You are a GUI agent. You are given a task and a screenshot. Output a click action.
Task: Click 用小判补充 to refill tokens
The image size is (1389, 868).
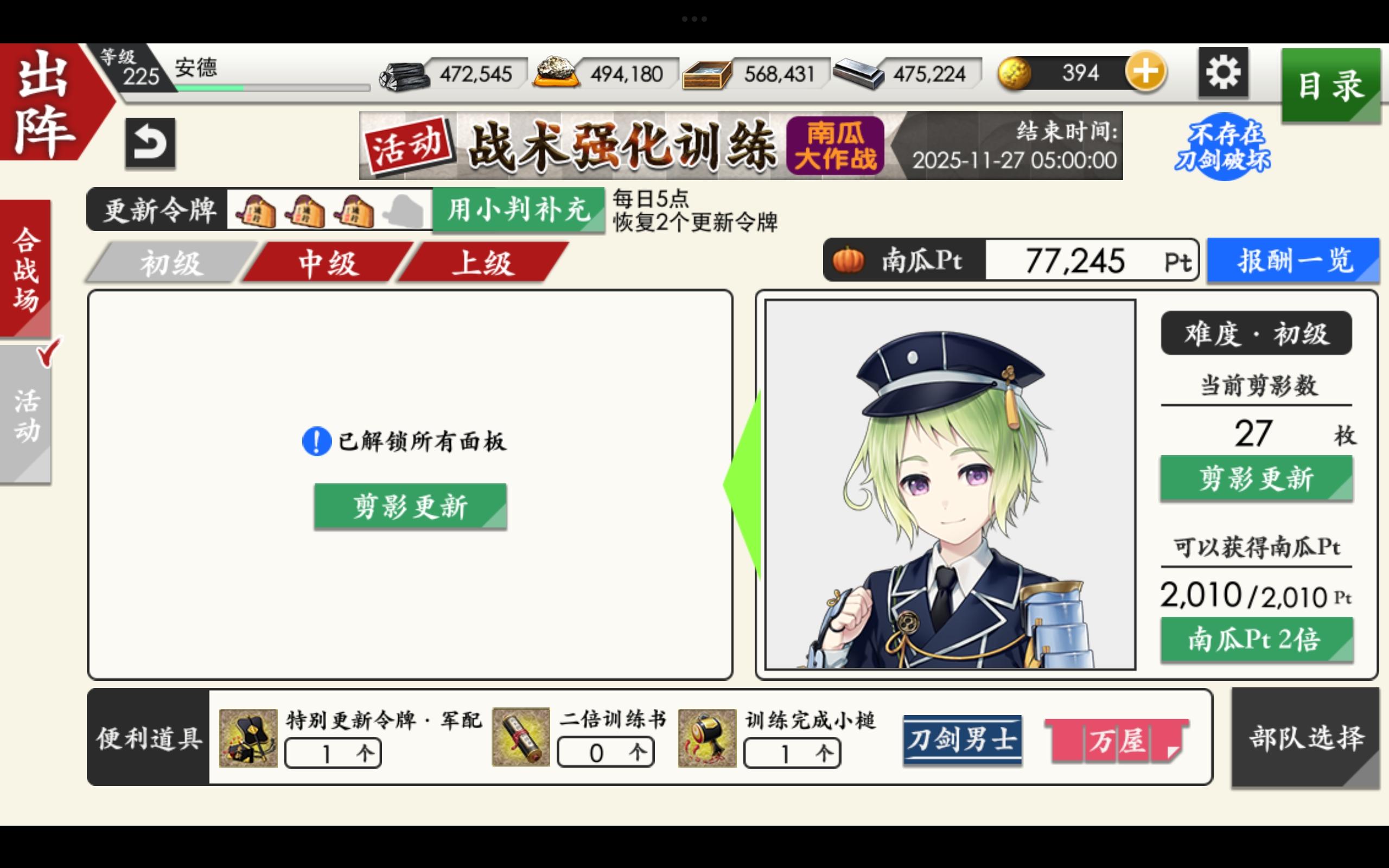pos(518,211)
